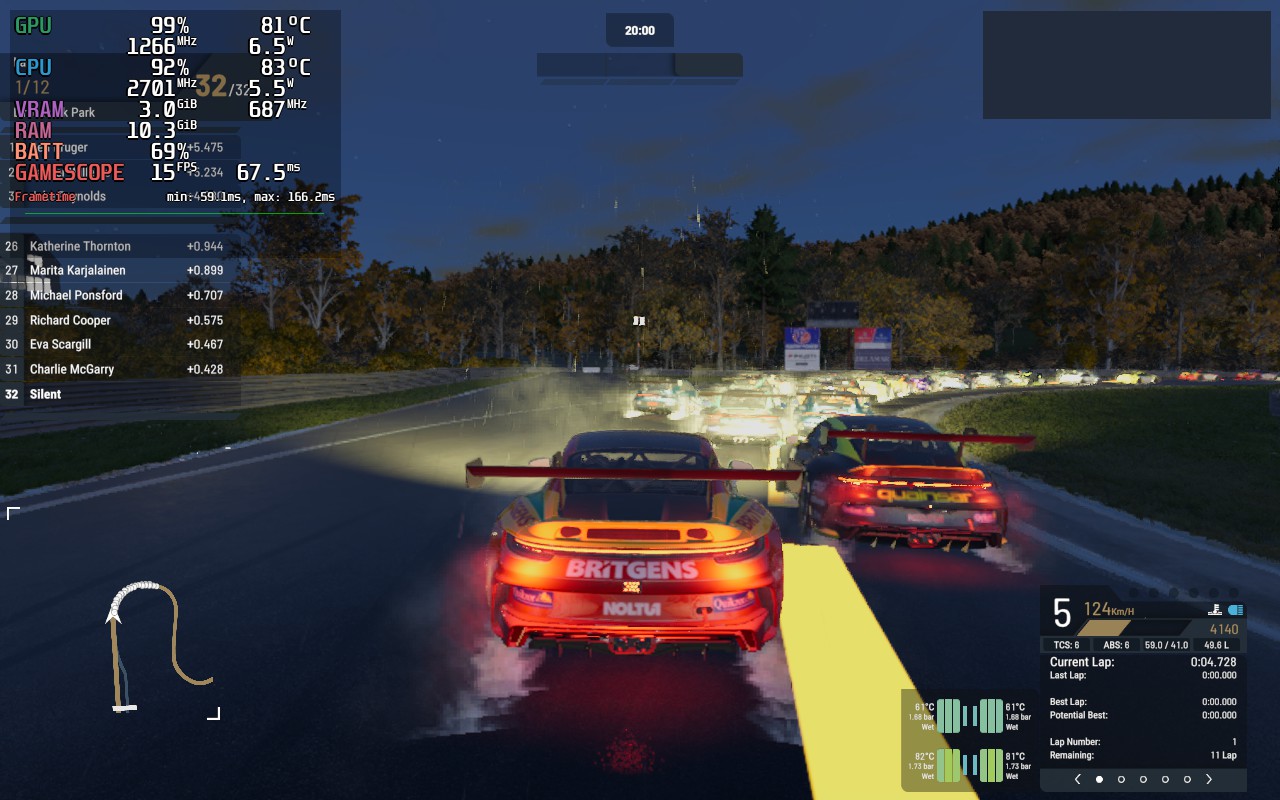This screenshot has height=800, width=1280.
Task: Select the player row named Silent
Action: pyautogui.click(x=45, y=395)
